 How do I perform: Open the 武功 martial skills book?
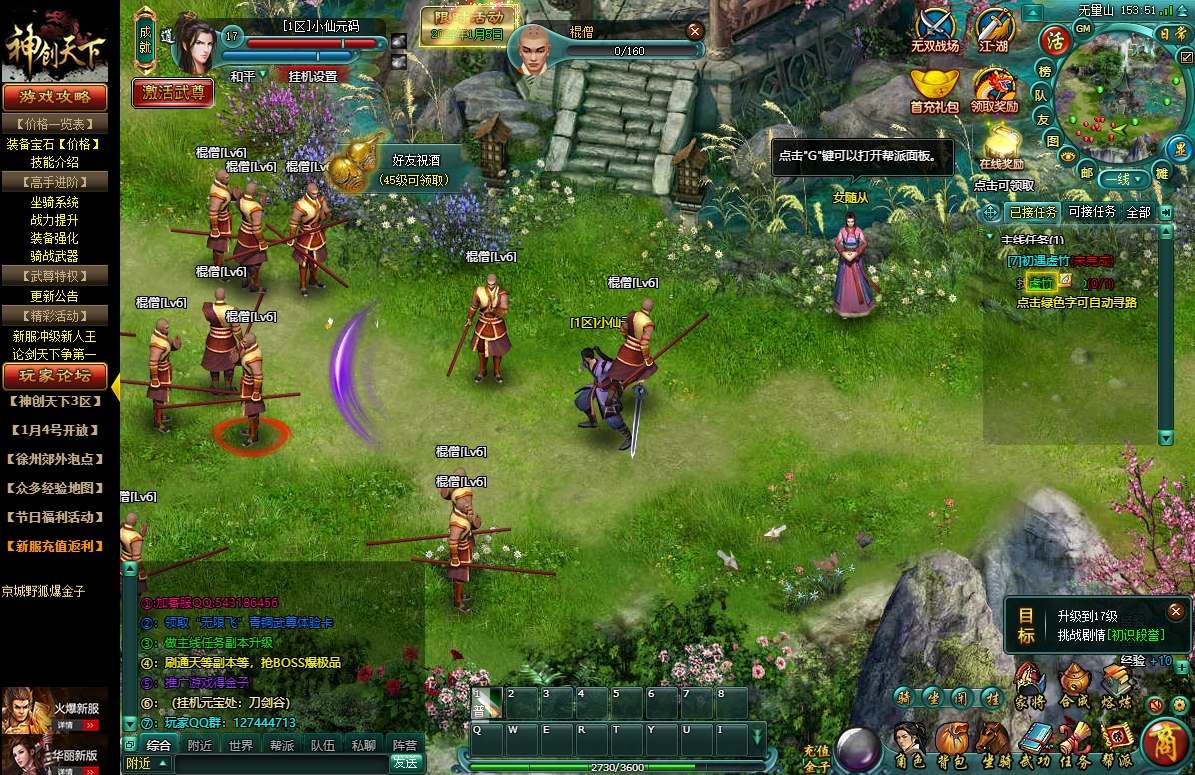tap(1035, 743)
